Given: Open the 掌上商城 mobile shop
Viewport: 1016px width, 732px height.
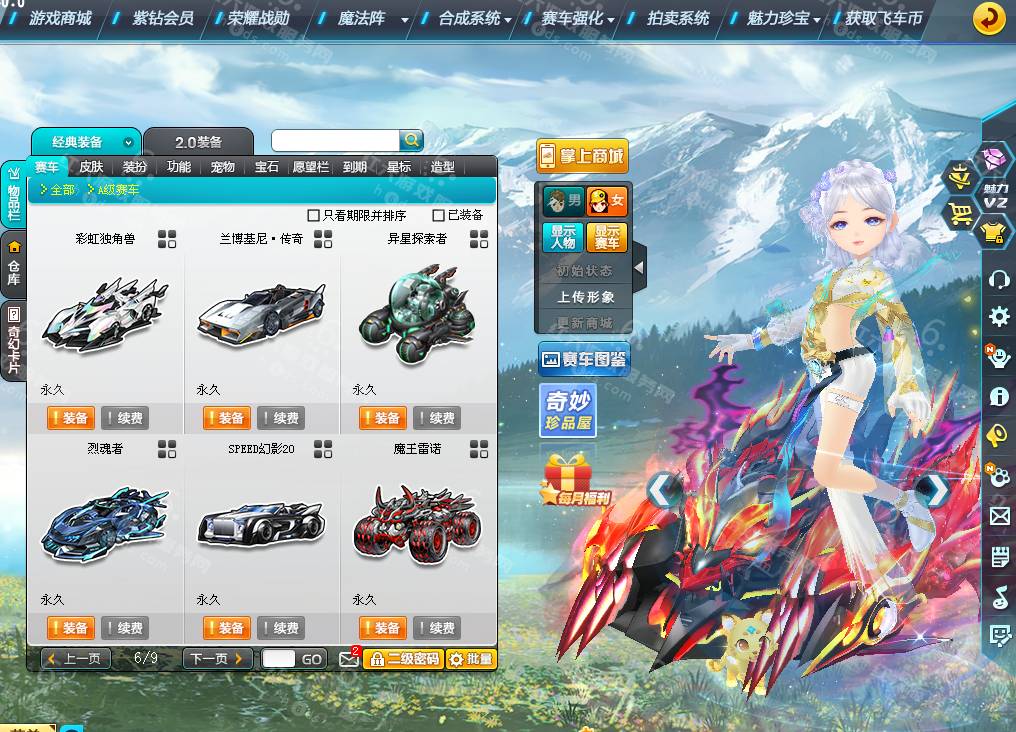Looking at the screenshot, I should pos(582,156).
